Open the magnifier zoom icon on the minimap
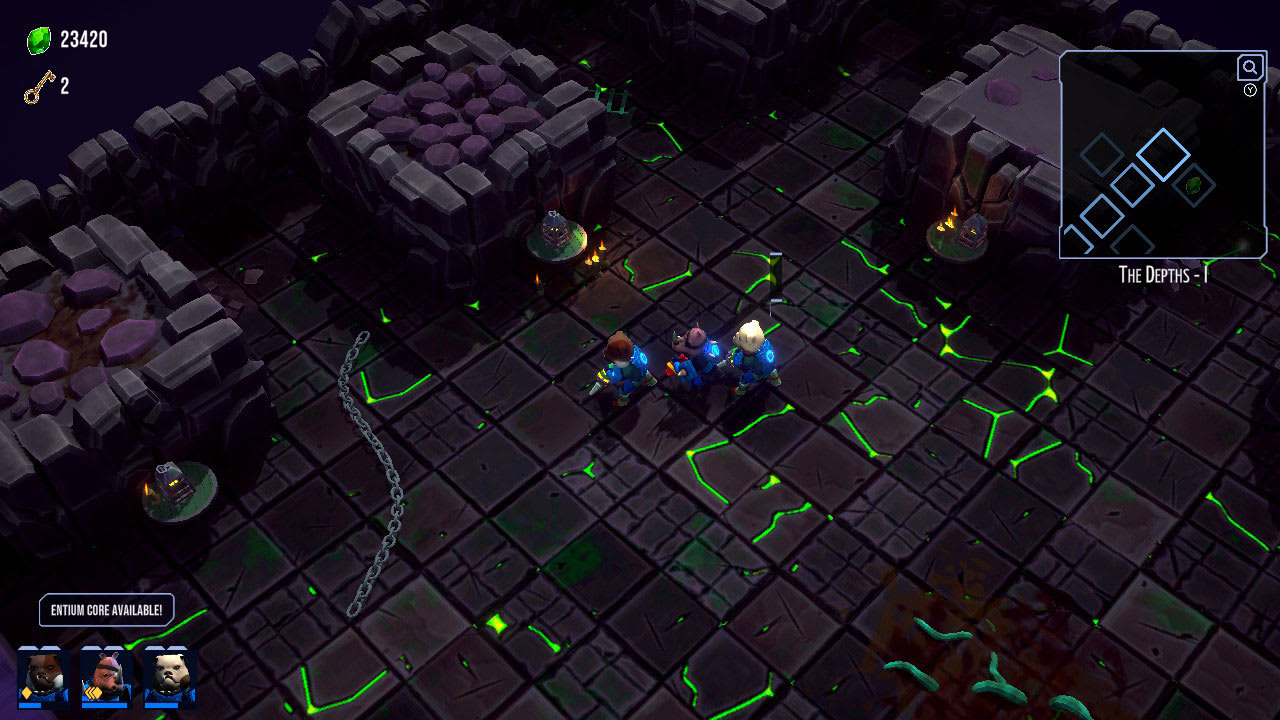1280x720 pixels. pos(1249,67)
